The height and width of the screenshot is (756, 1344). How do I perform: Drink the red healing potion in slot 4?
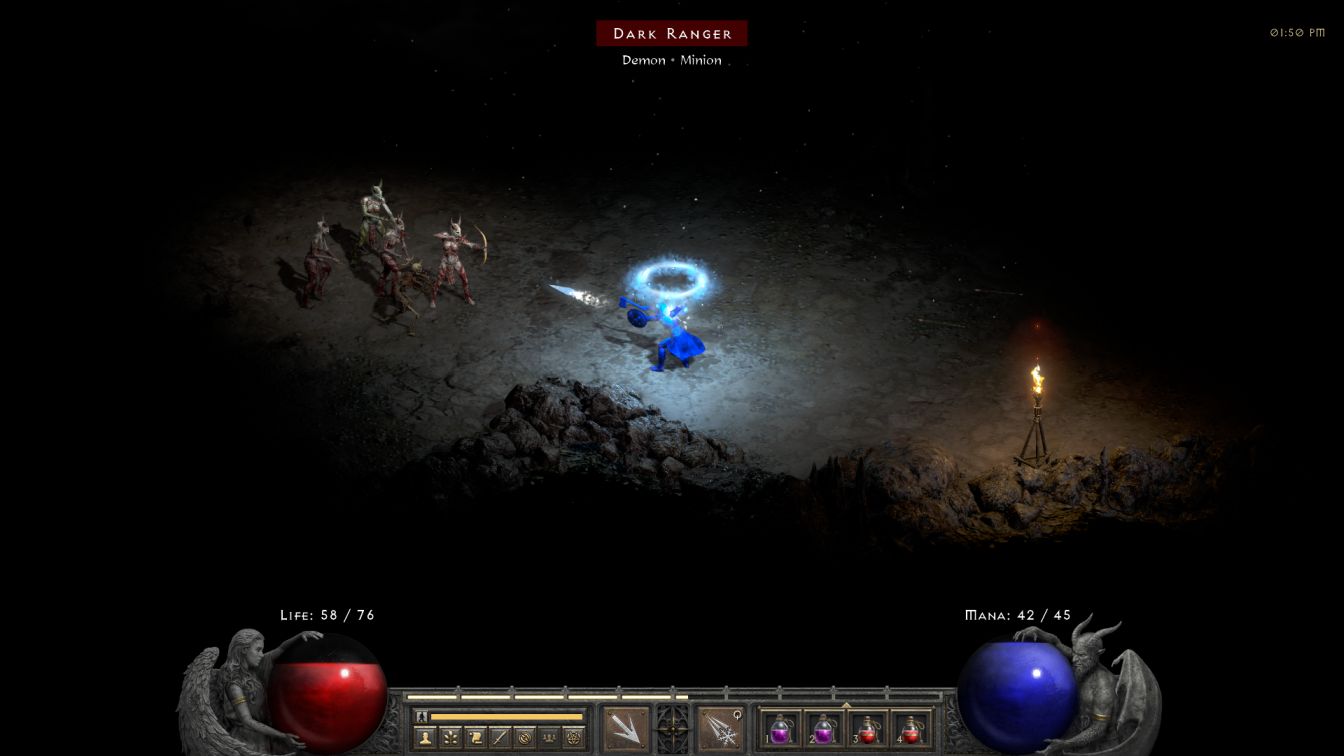tap(910, 729)
